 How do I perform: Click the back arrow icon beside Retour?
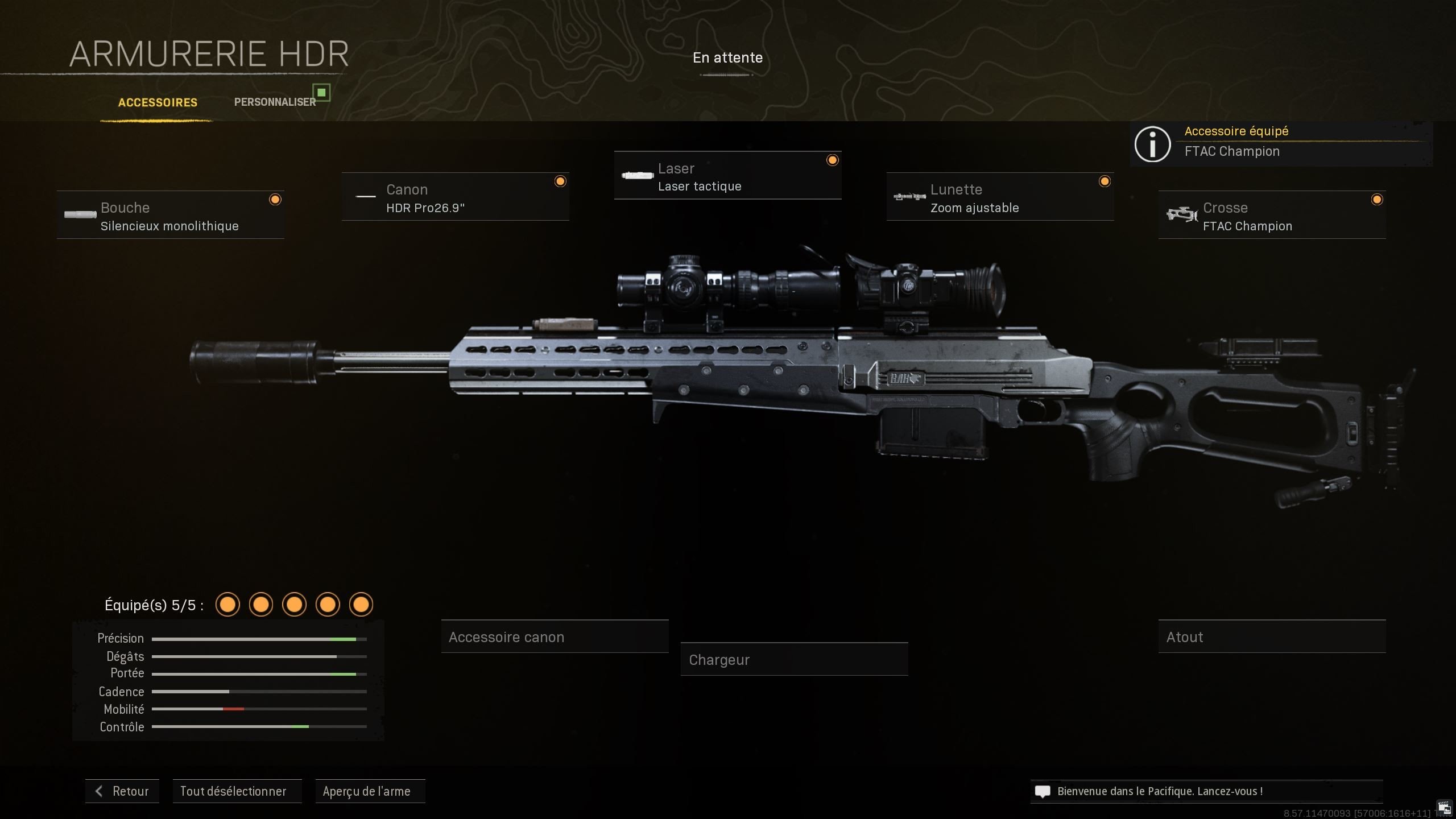pos(100,791)
